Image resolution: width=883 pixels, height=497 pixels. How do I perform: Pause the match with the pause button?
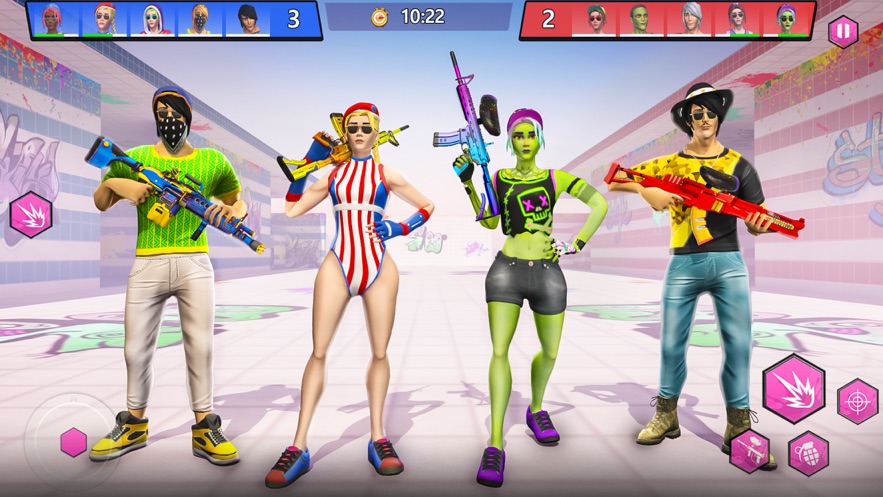(843, 31)
